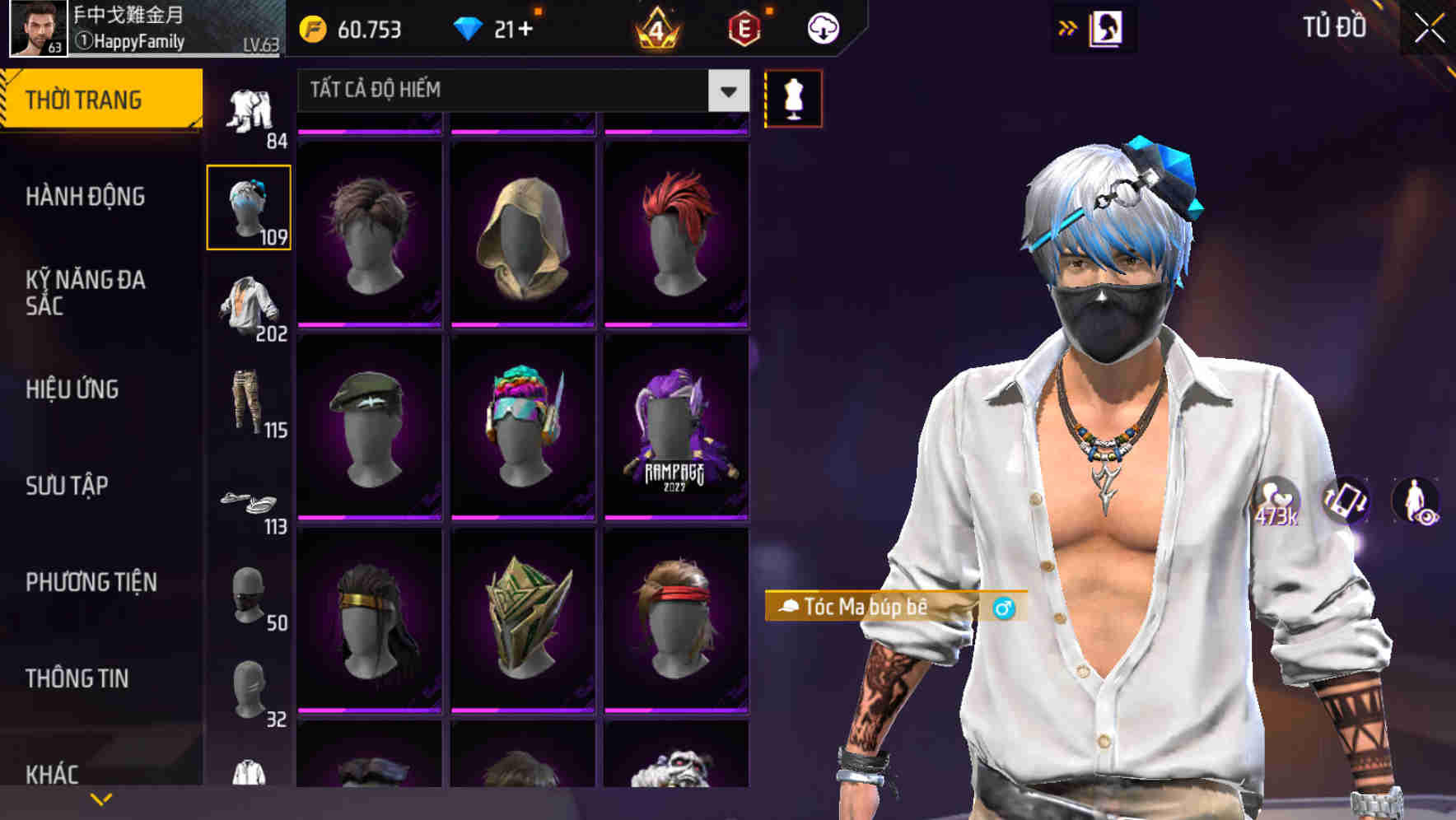Click the heart icon showing 473k likes
The width and height of the screenshot is (1456, 820).
pos(1277,502)
